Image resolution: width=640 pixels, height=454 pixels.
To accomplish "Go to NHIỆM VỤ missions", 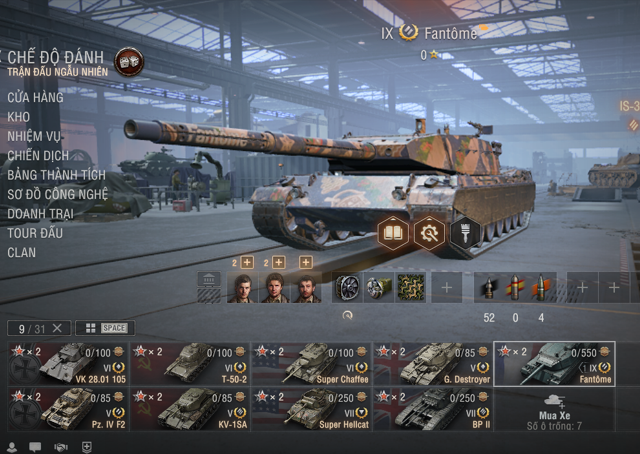I will click(34, 136).
